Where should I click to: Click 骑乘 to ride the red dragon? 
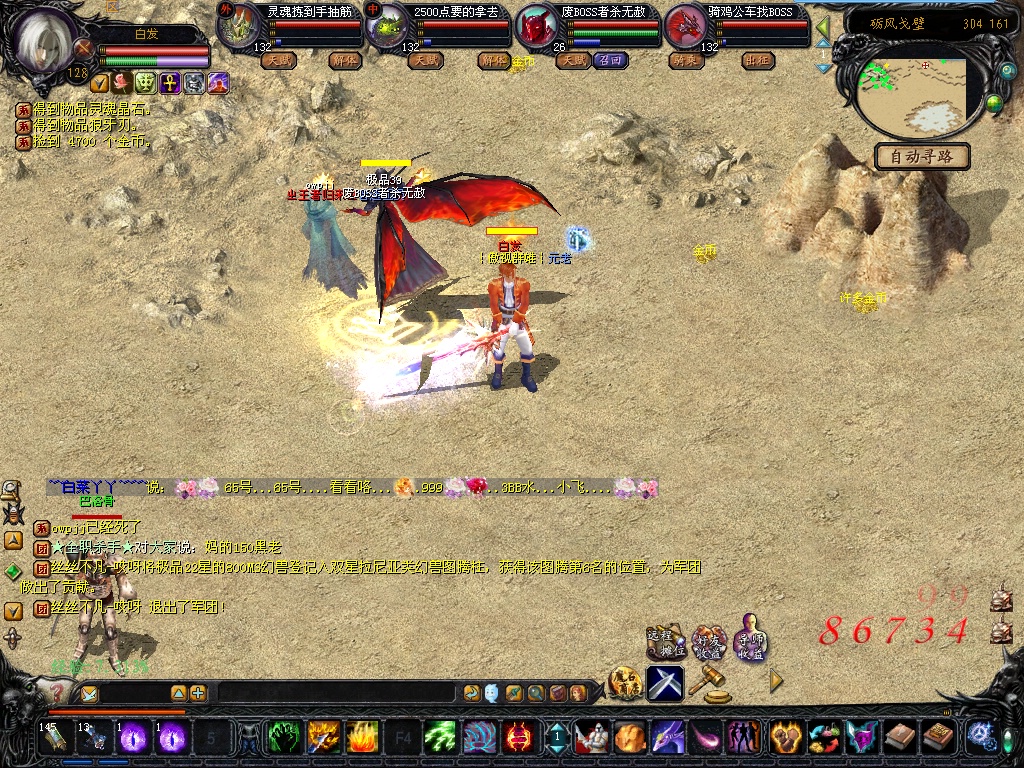(686, 60)
